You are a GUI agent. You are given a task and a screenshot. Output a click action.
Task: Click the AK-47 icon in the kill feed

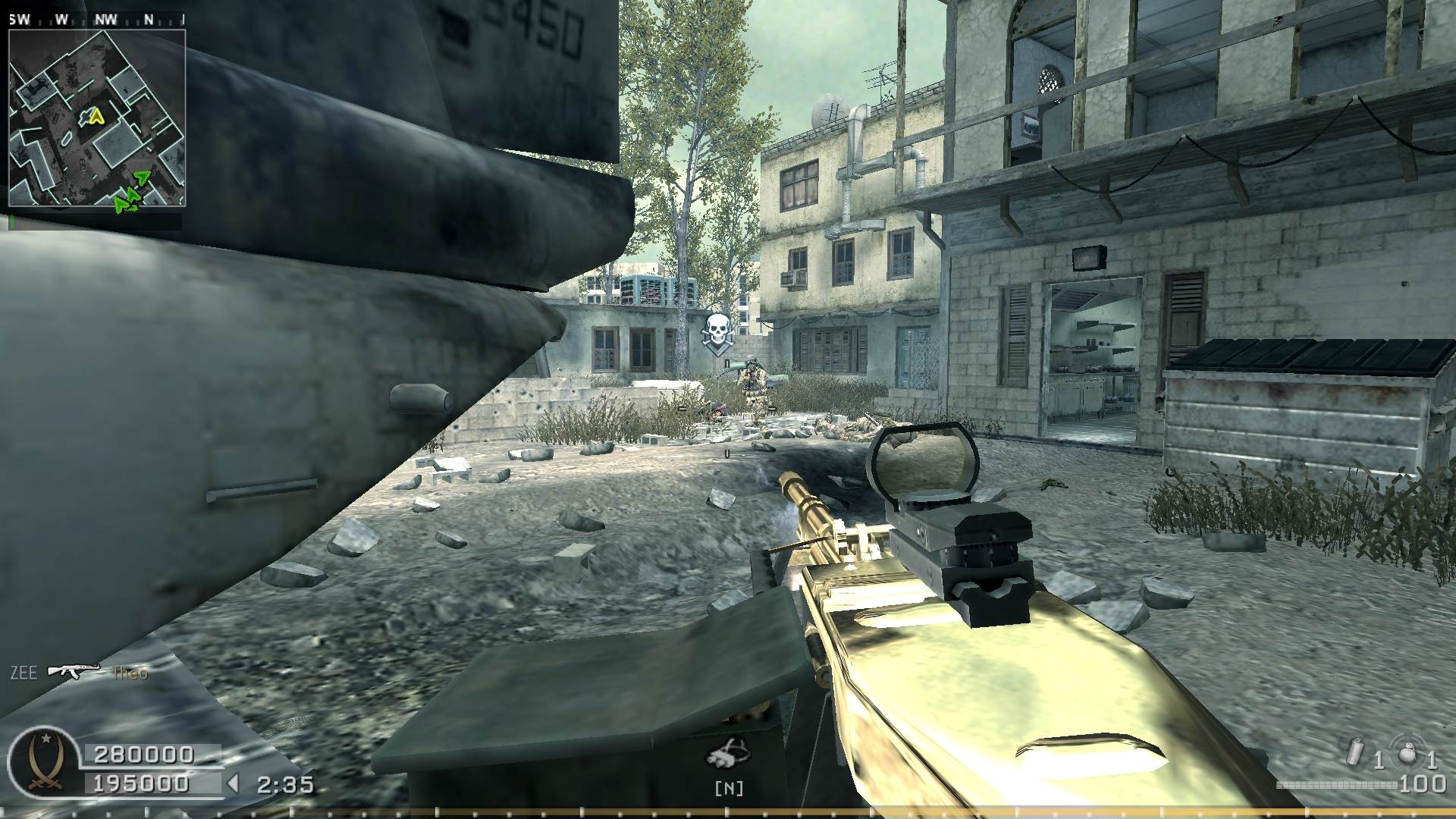74,671
